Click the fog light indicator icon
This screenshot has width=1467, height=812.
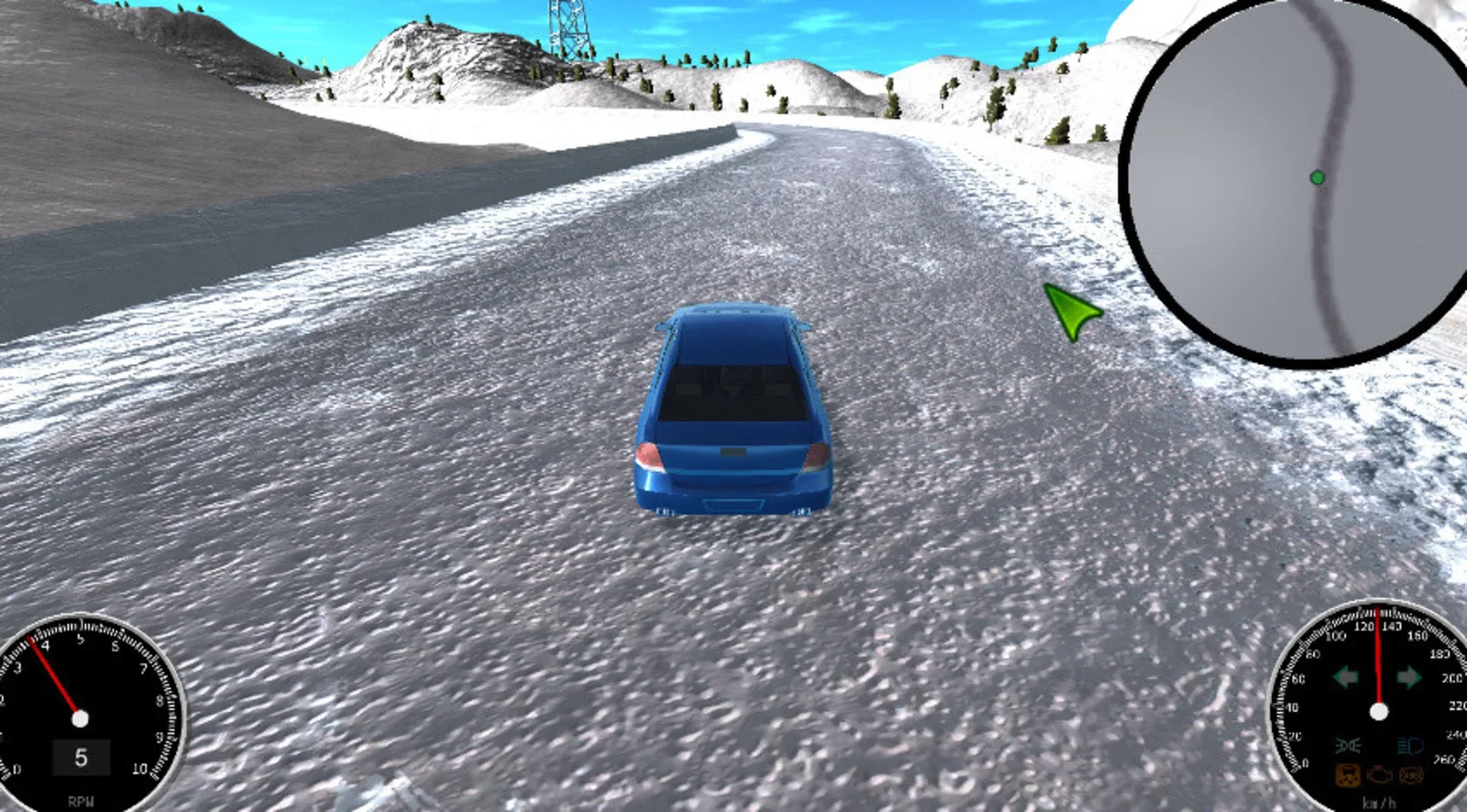pos(1347,746)
